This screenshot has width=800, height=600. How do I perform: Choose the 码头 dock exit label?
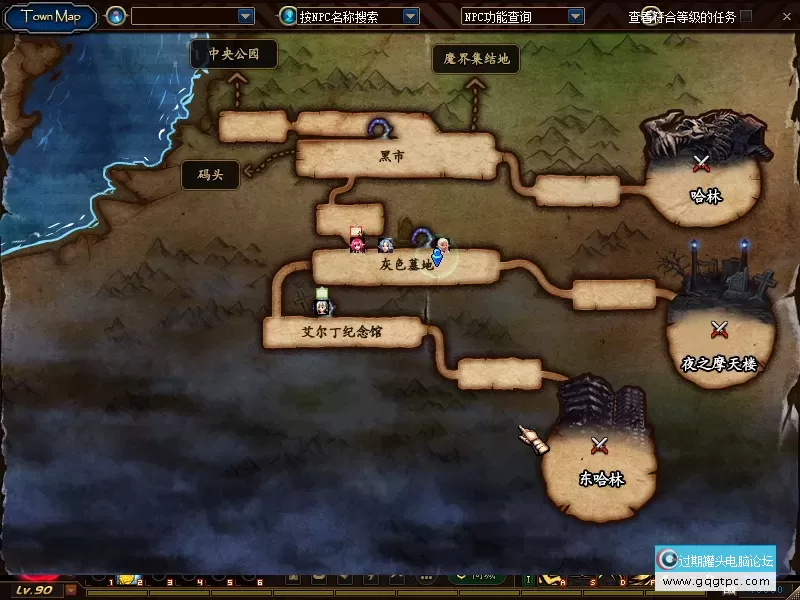(x=210, y=176)
